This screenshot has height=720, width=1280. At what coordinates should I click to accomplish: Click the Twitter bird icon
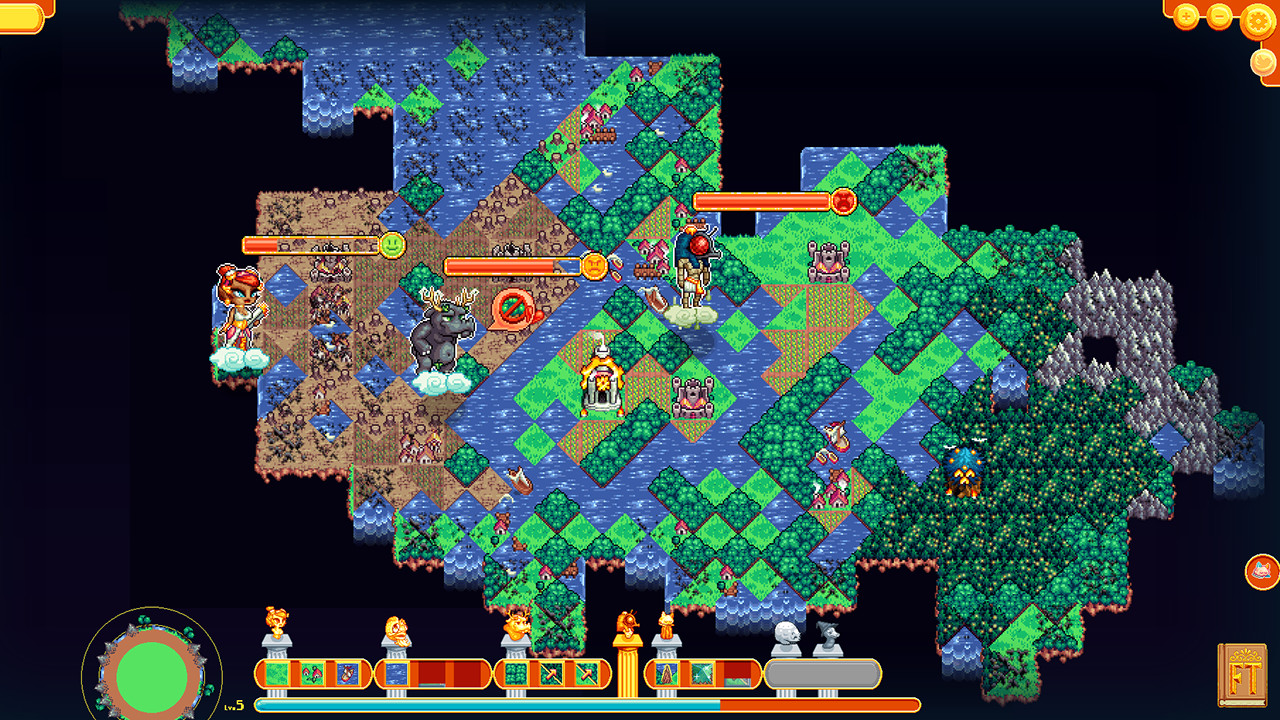1262,62
